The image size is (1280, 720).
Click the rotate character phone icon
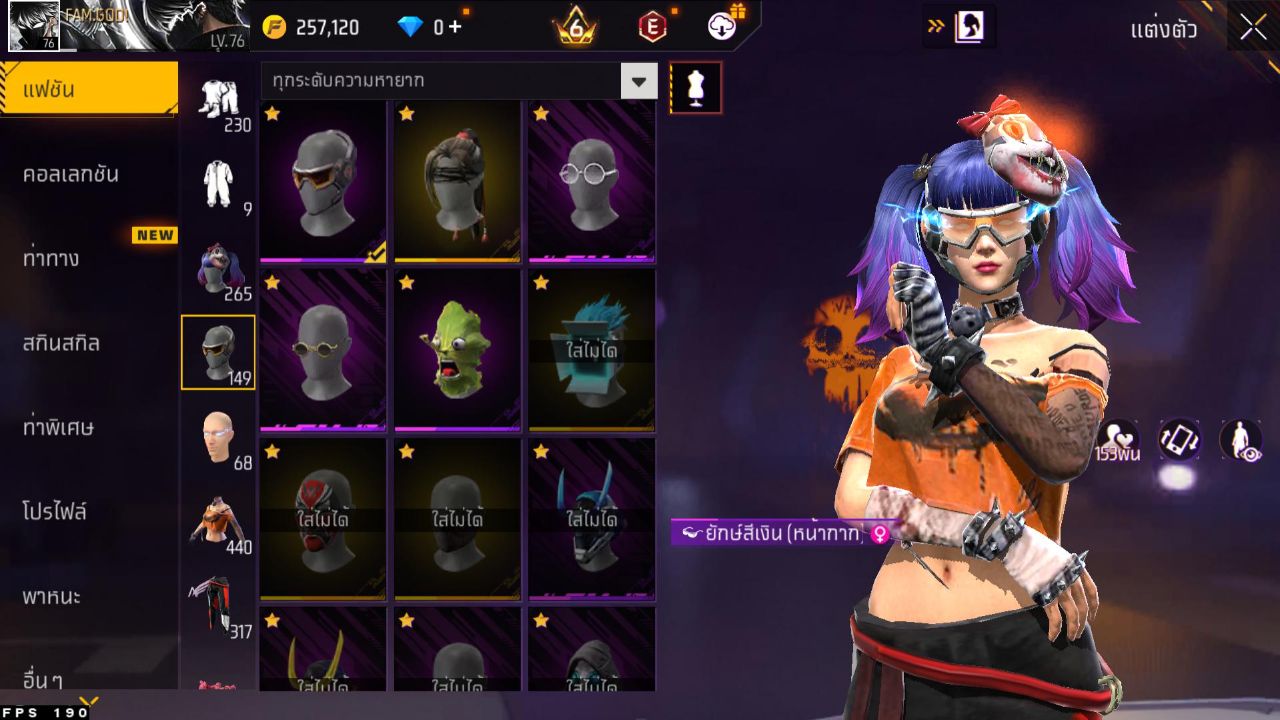tap(1179, 440)
